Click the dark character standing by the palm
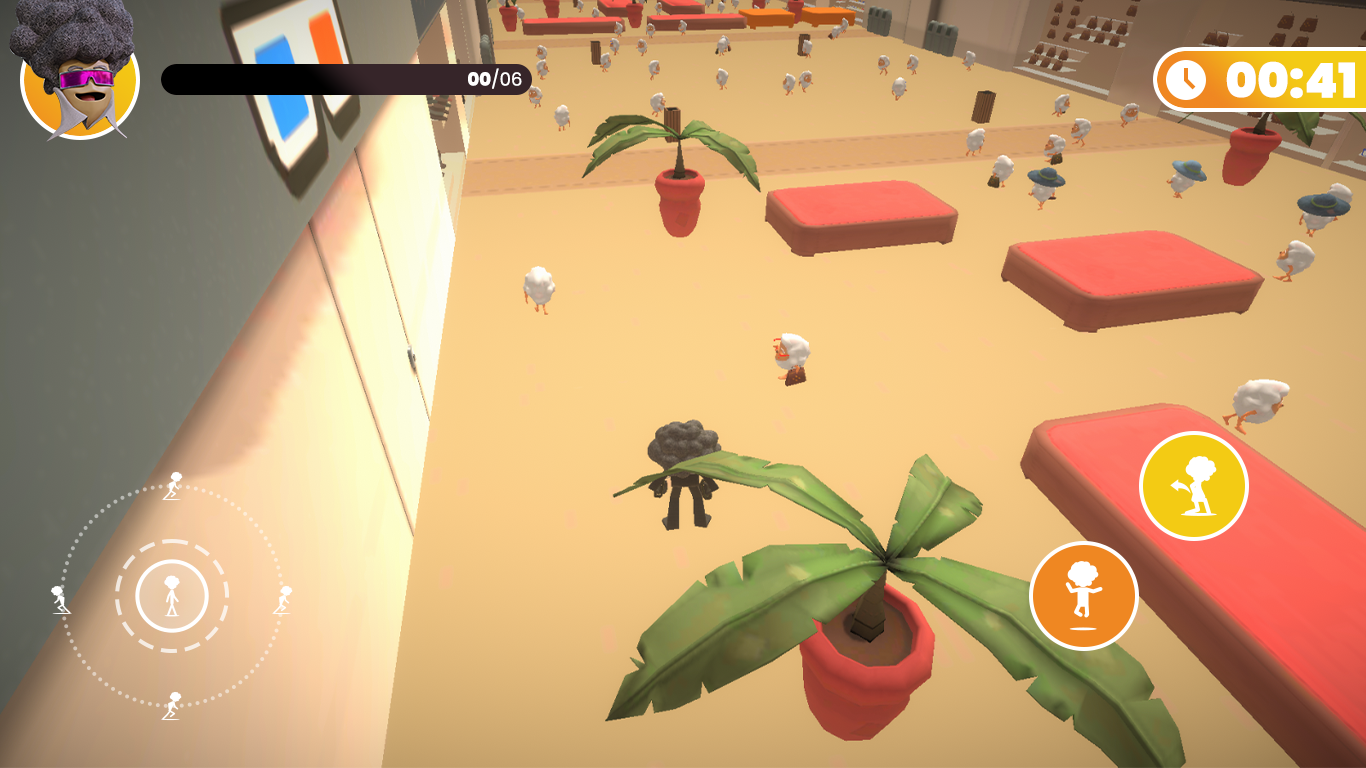This screenshot has height=768, width=1366. (682, 478)
